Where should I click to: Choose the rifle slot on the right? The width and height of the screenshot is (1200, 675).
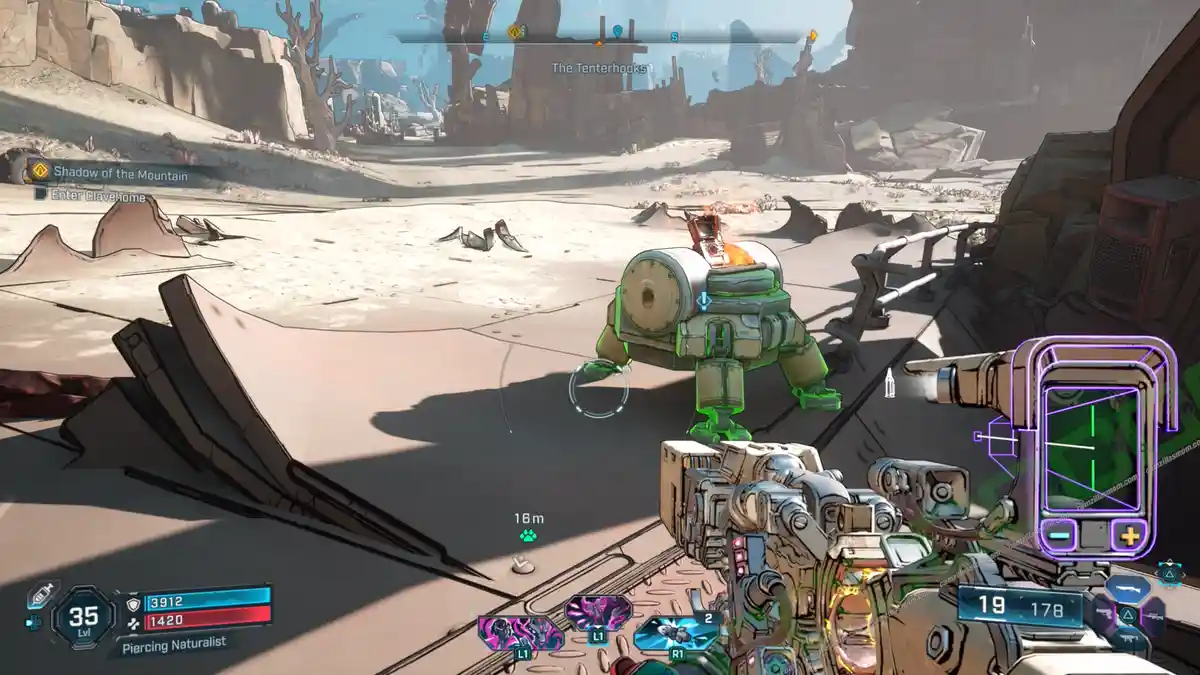(x=1153, y=617)
